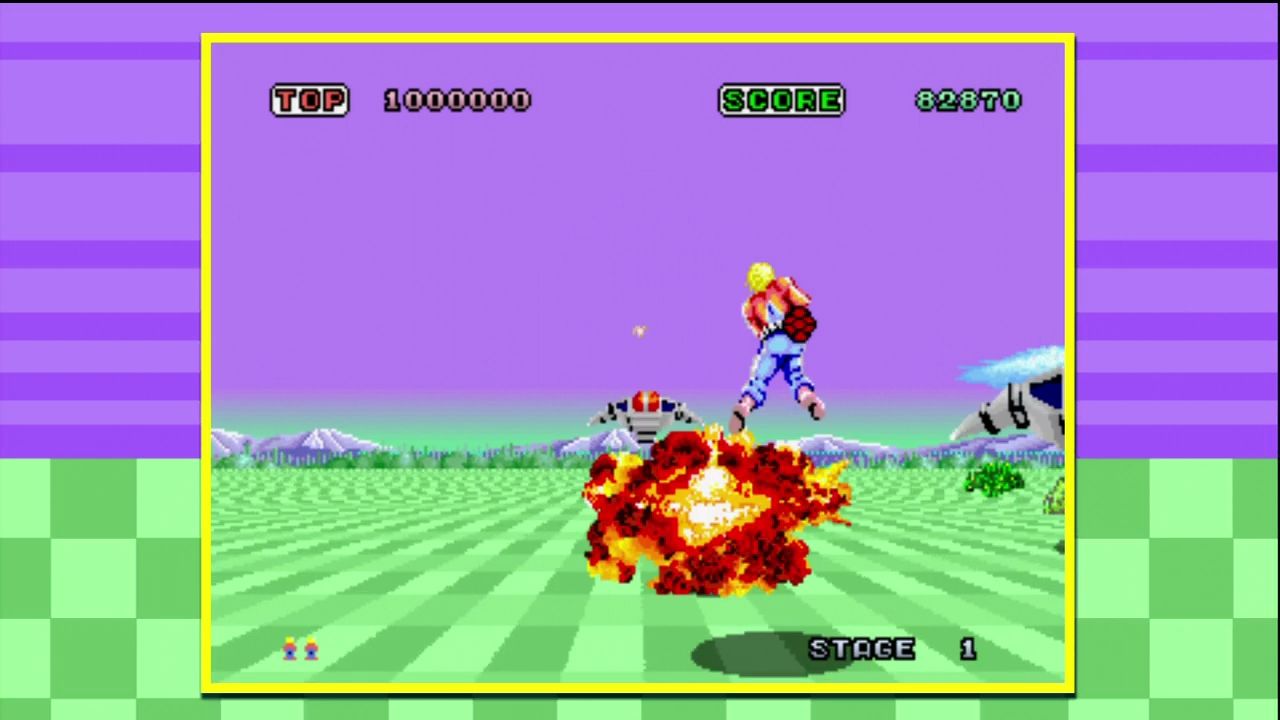The image size is (1280, 720).
Task: Click the STAGE text at the bottom
Action: pyautogui.click(x=860, y=649)
